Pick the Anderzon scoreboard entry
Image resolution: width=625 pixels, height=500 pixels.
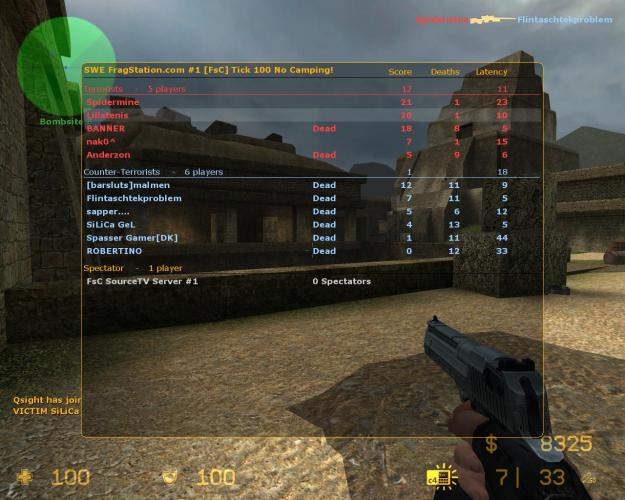[108, 154]
